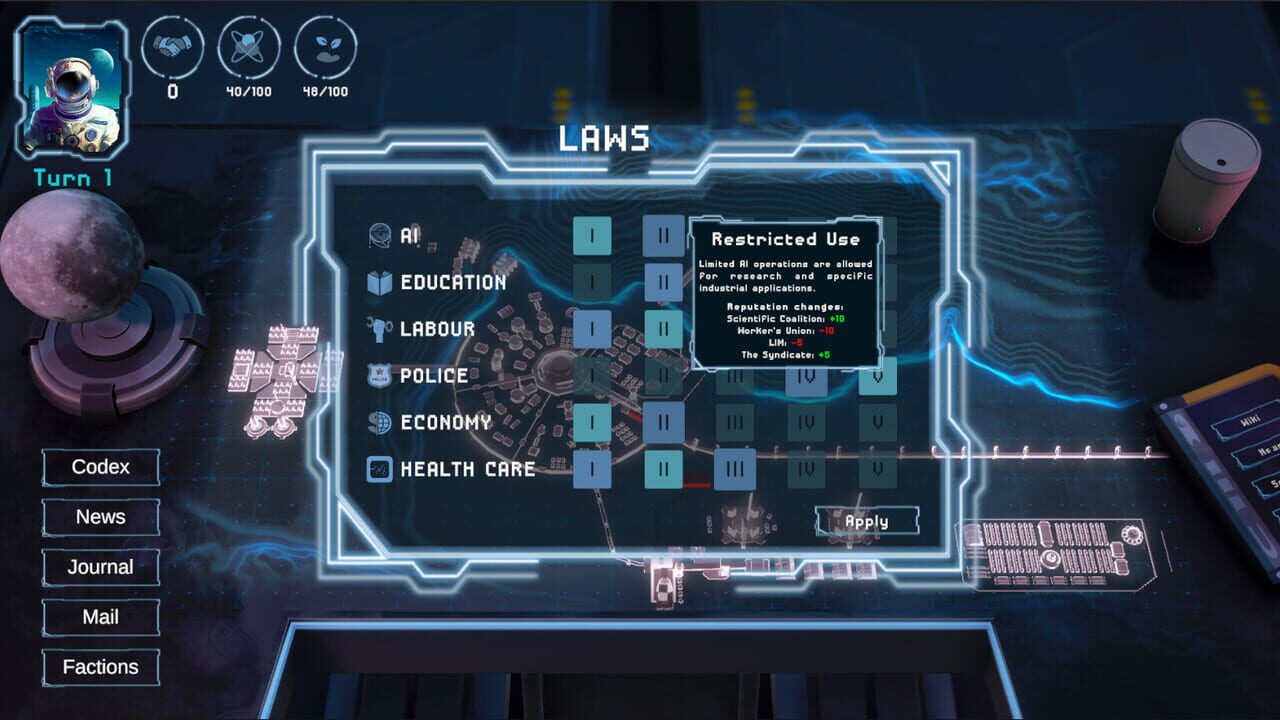The height and width of the screenshot is (720, 1280).
Task: Select the Economy globe icon
Action: tap(381, 422)
